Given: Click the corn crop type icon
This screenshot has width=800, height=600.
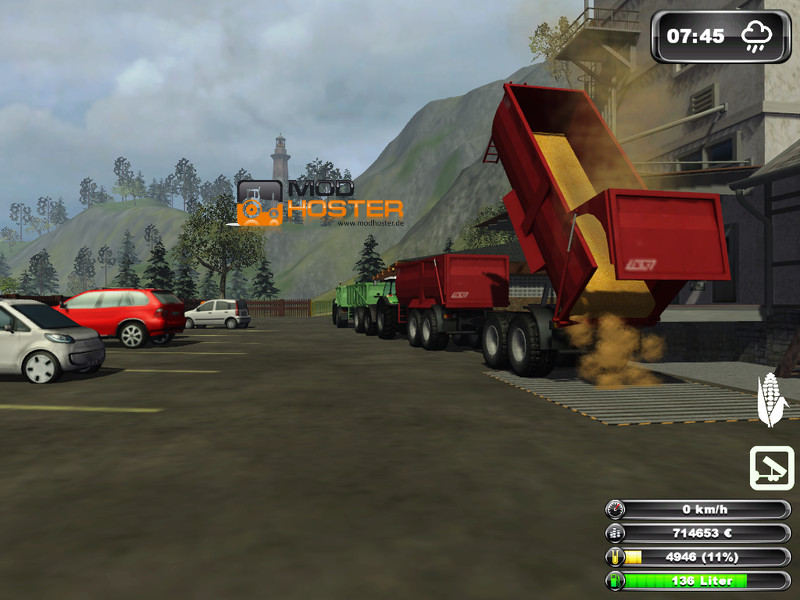Looking at the screenshot, I should (x=771, y=400).
